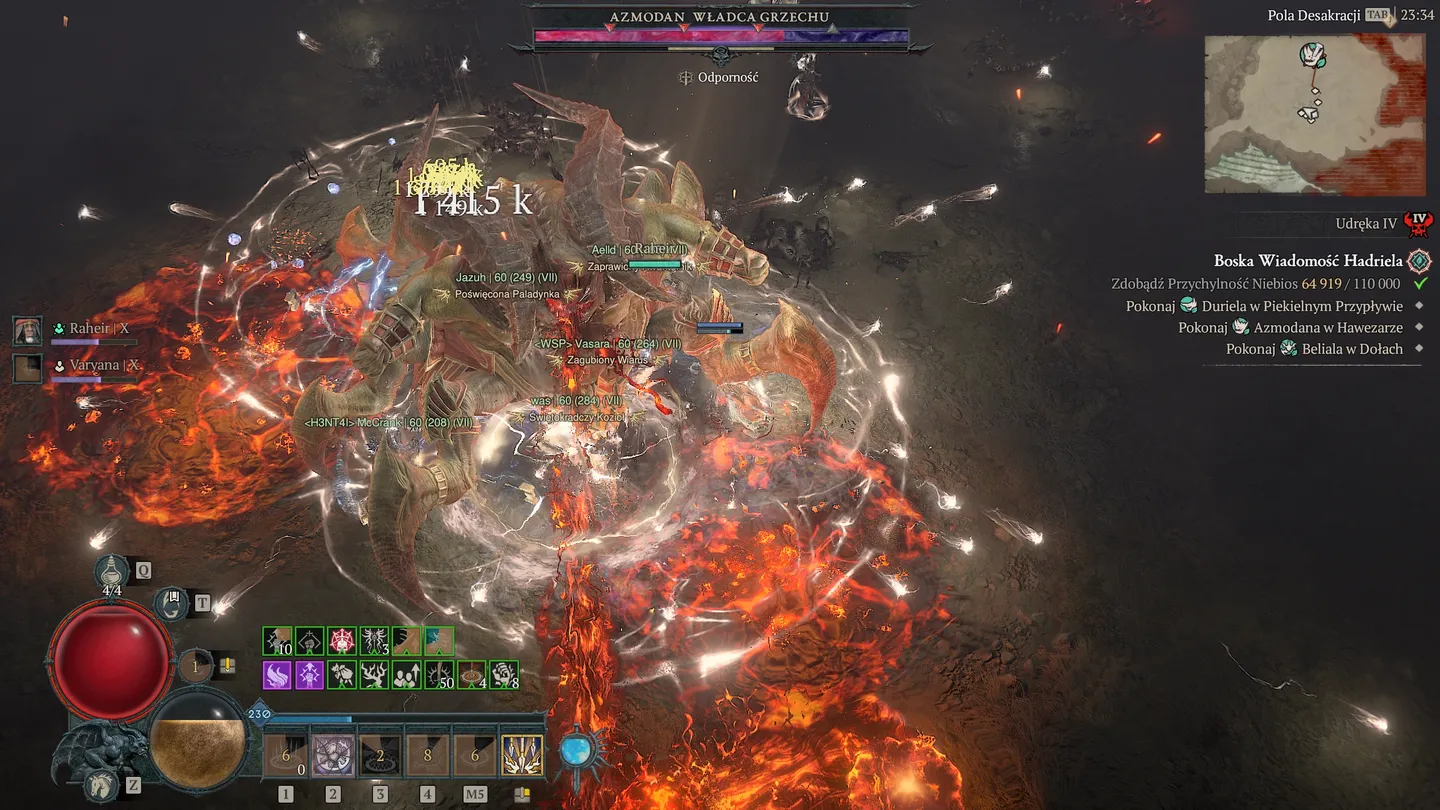This screenshot has height=810, width=1440.
Task: Activate the spiked ring skill slot
Action: pyautogui.click(x=380, y=756)
